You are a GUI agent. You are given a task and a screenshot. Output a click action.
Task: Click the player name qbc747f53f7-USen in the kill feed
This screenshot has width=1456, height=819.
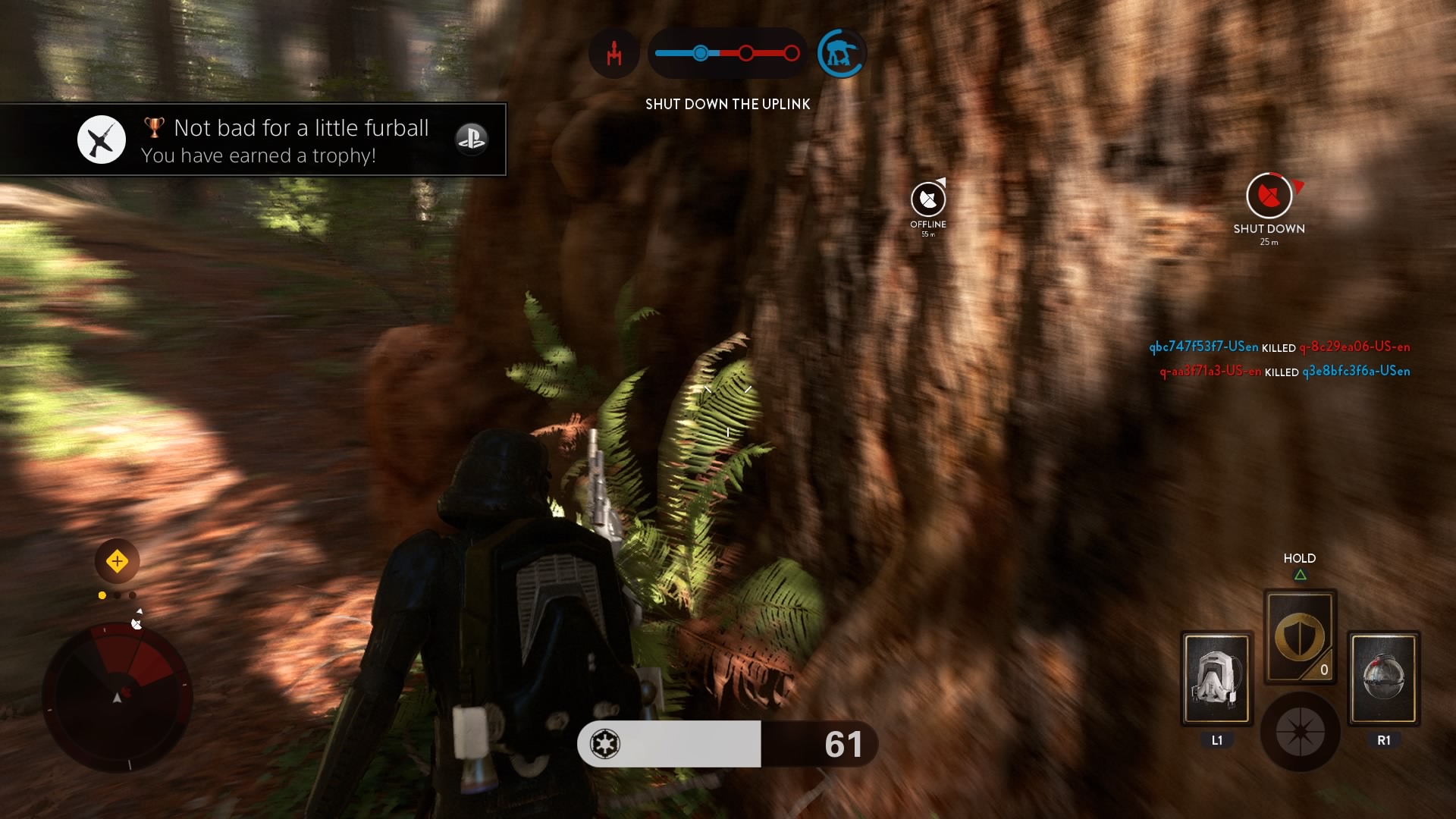[x=1204, y=347]
